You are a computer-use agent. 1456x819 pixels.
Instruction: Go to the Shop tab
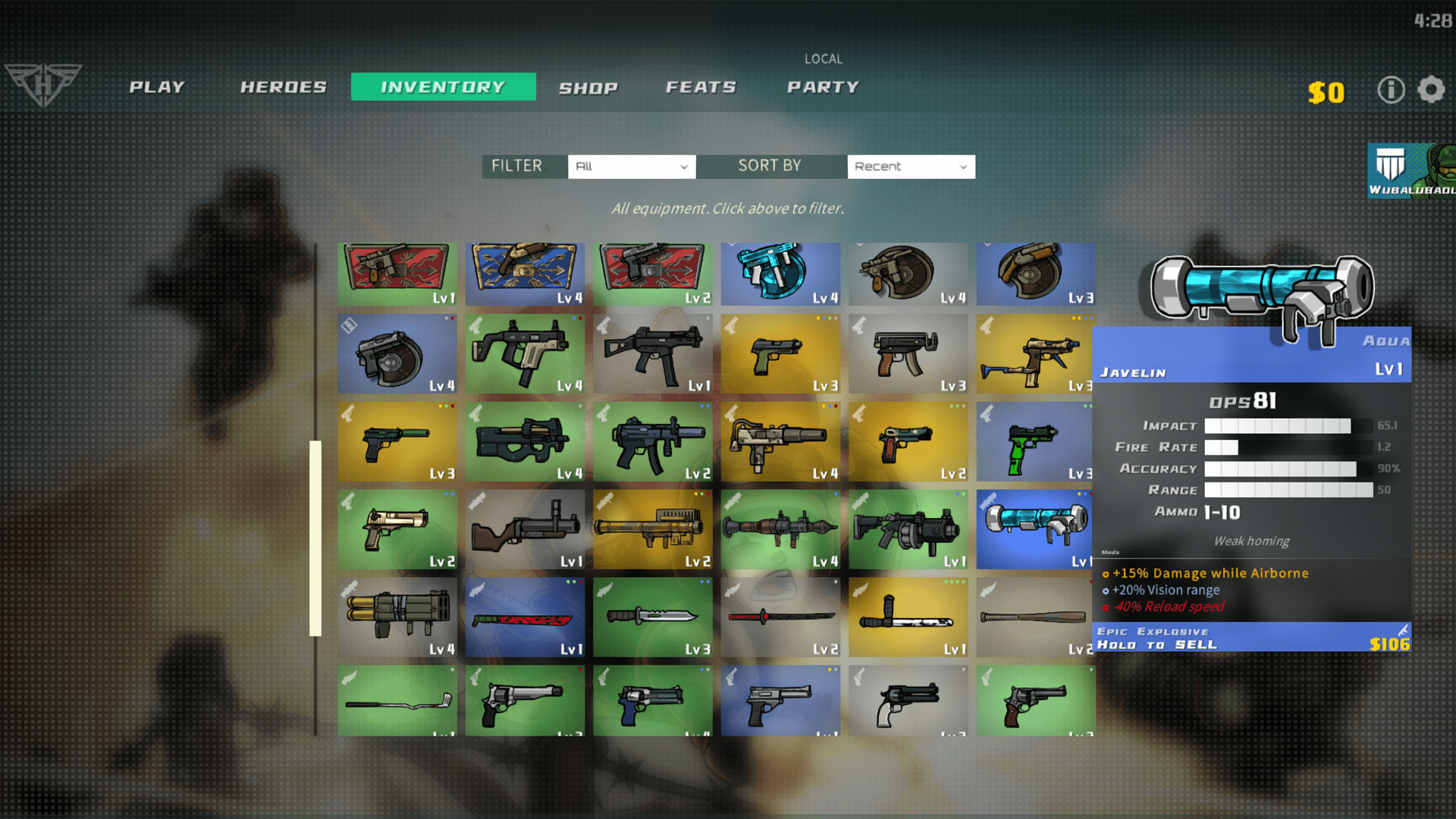click(x=588, y=88)
